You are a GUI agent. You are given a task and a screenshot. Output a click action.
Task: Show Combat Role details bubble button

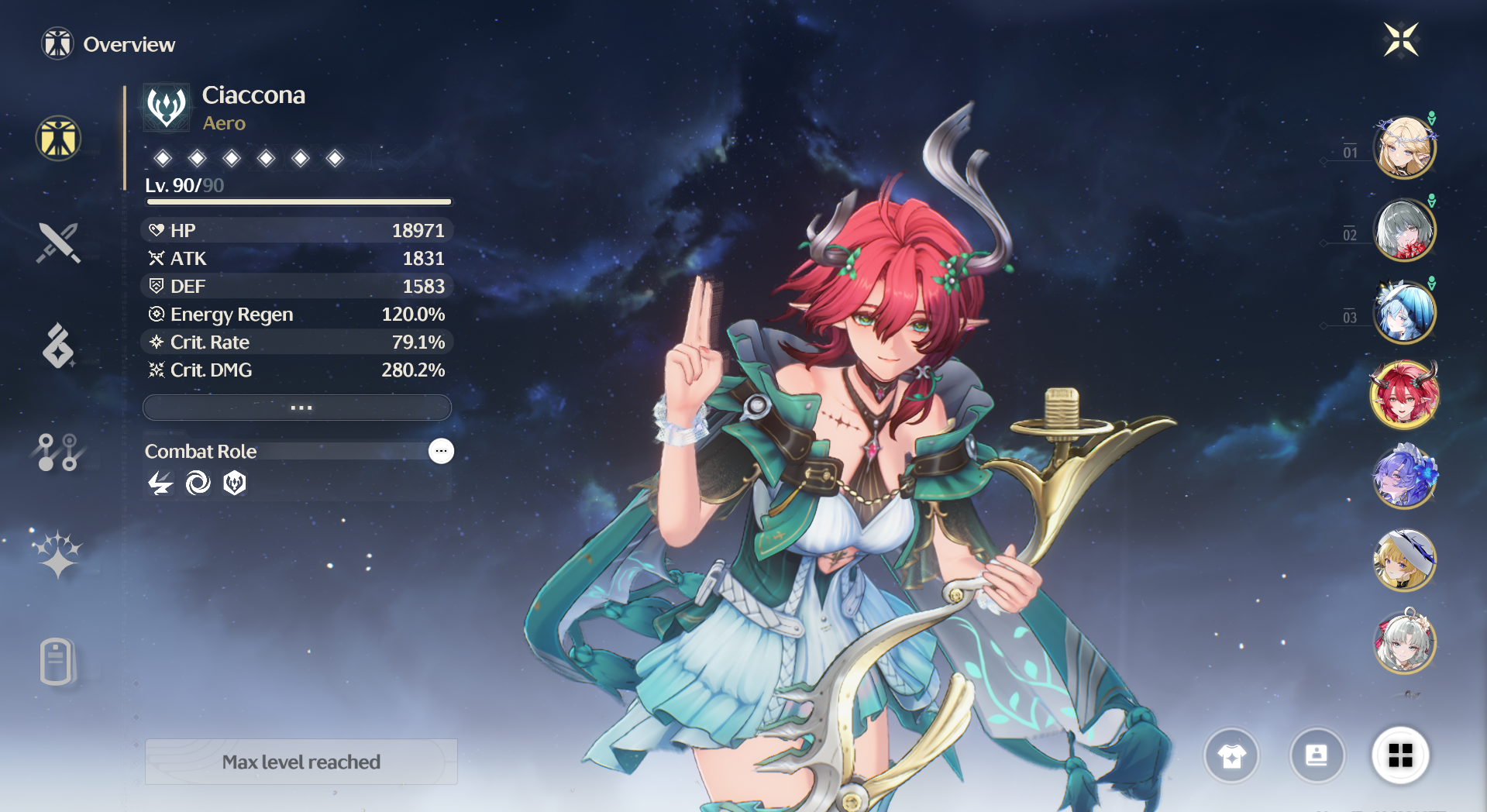[441, 451]
